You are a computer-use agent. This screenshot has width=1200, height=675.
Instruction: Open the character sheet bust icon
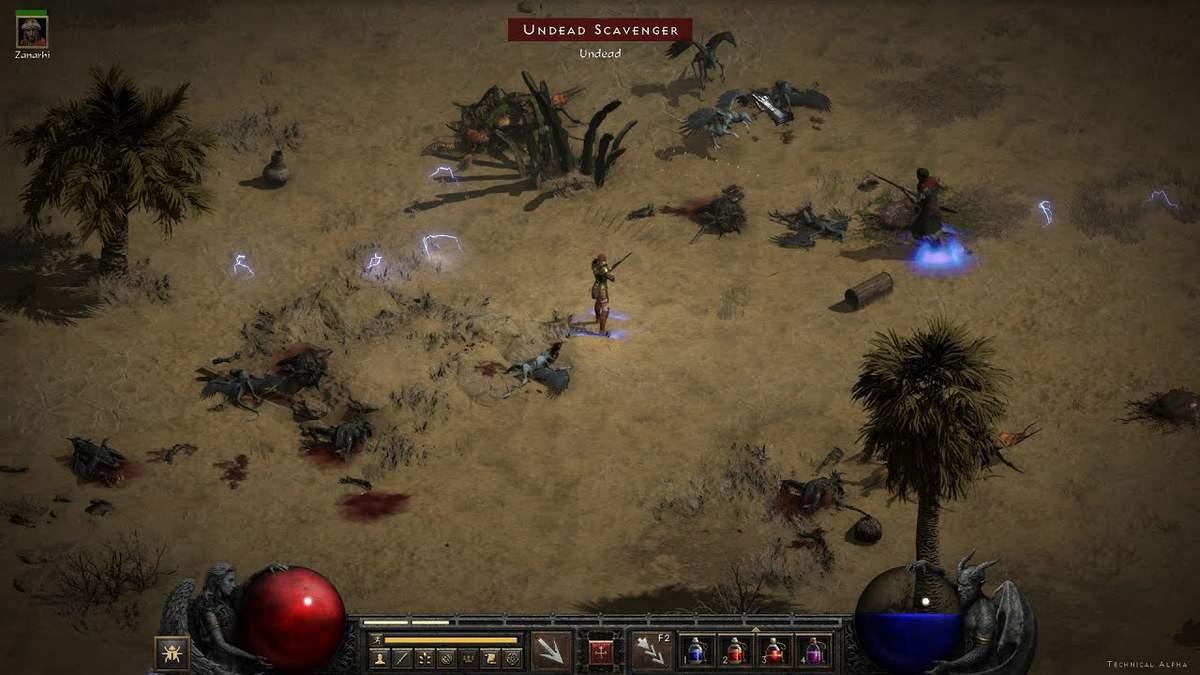(x=380, y=658)
